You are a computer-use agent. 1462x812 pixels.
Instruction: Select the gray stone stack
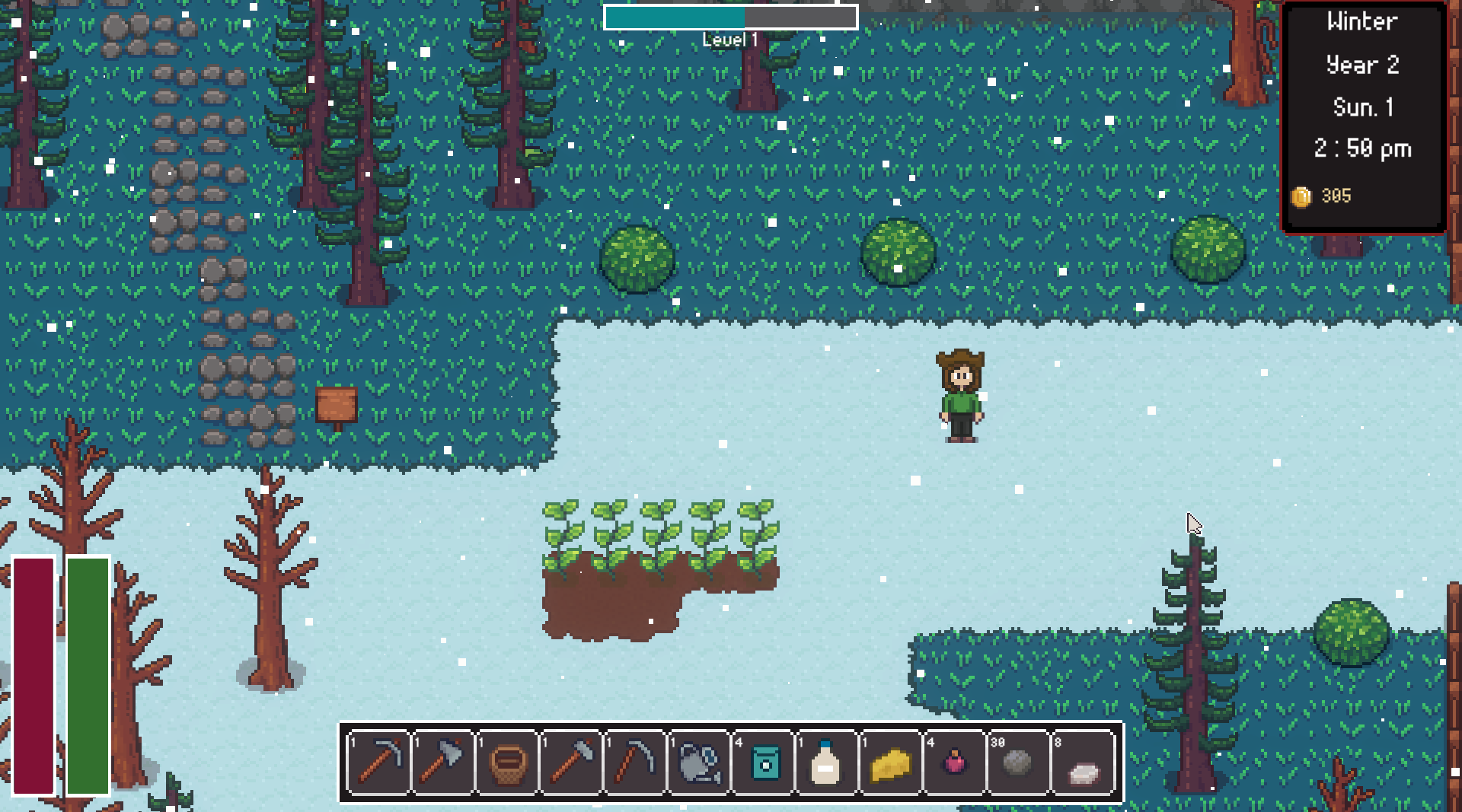tap(1019, 762)
